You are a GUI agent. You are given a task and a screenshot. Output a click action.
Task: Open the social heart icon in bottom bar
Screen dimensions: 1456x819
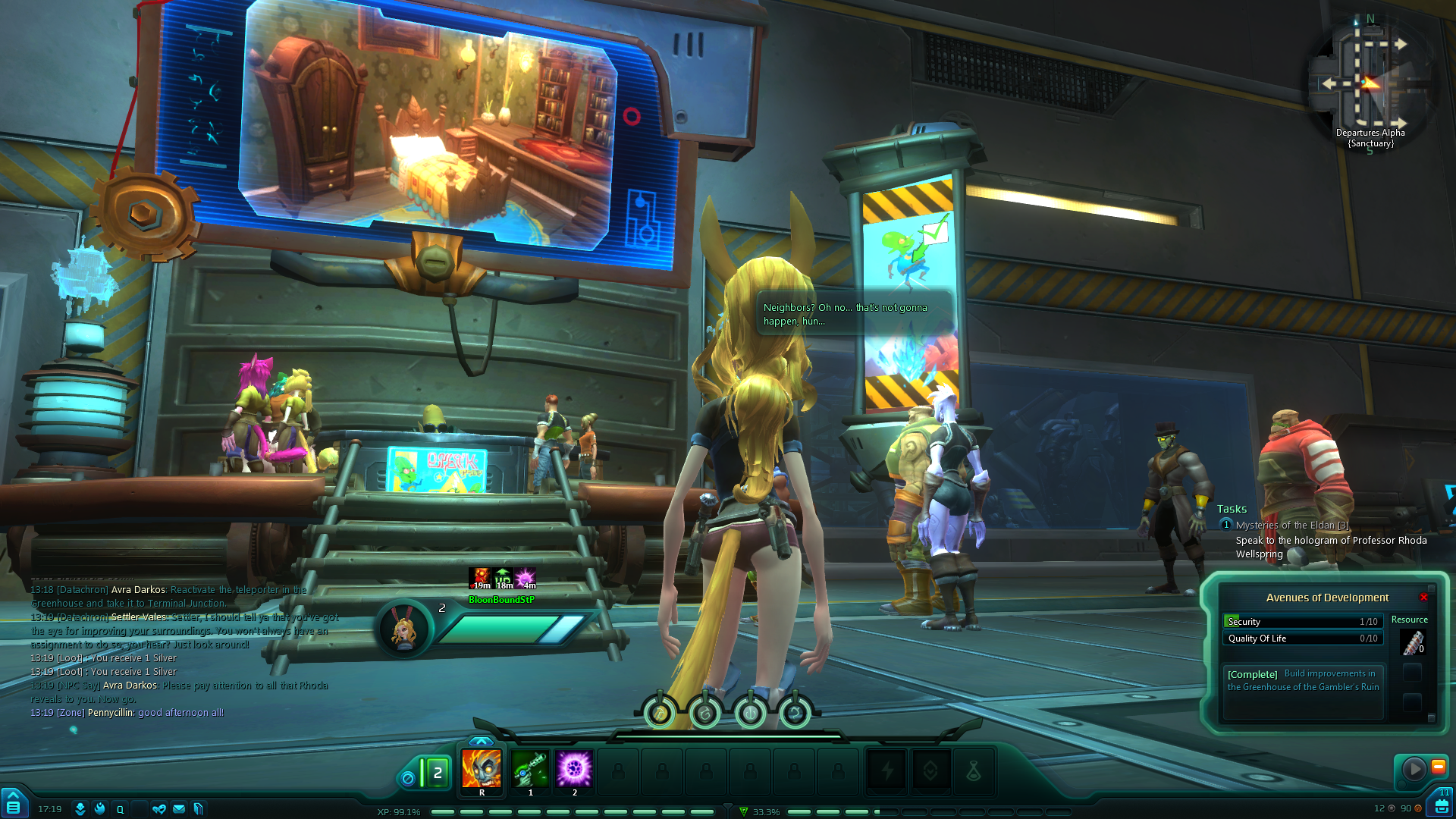(x=159, y=809)
